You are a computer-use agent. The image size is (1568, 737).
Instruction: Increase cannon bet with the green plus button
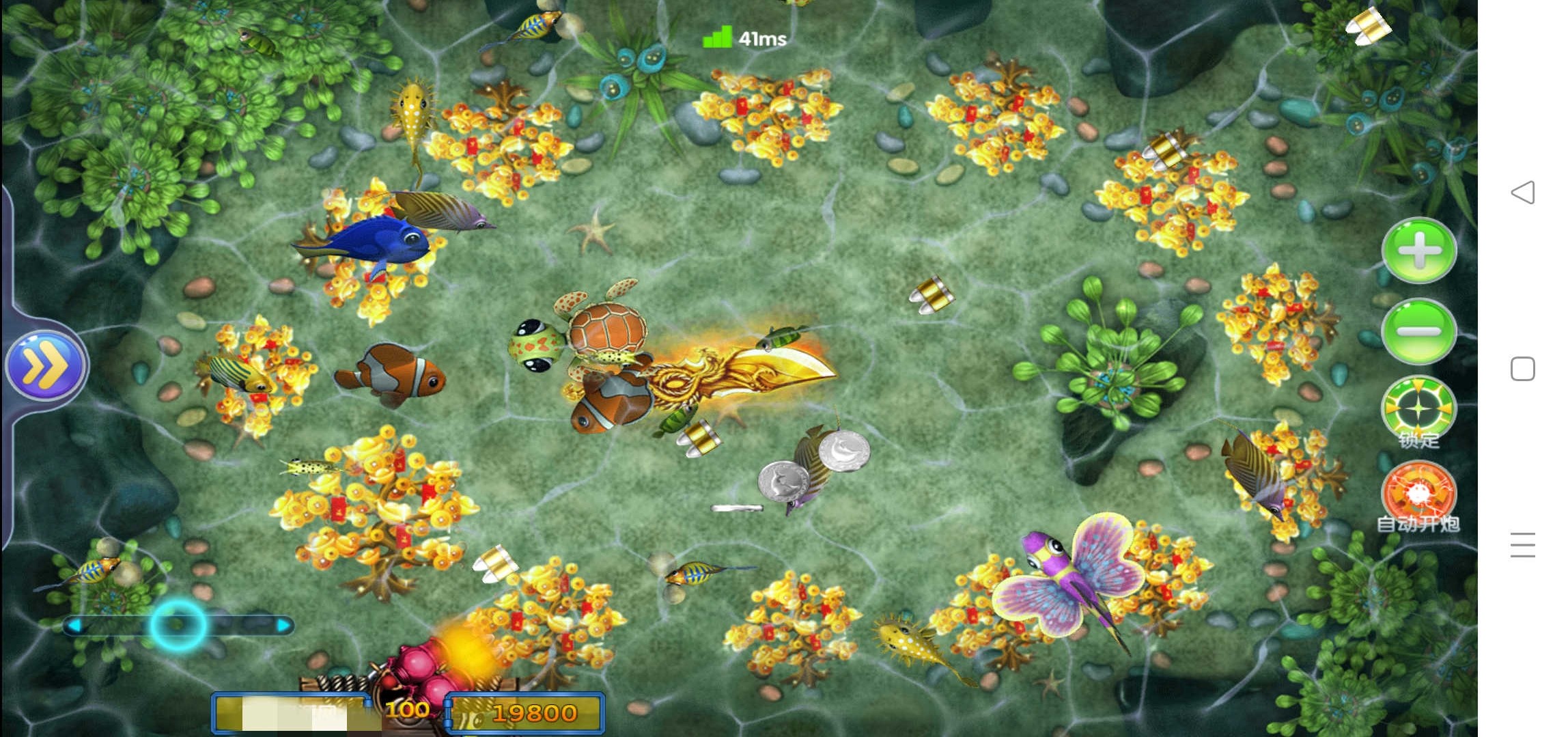pyautogui.click(x=1418, y=251)
